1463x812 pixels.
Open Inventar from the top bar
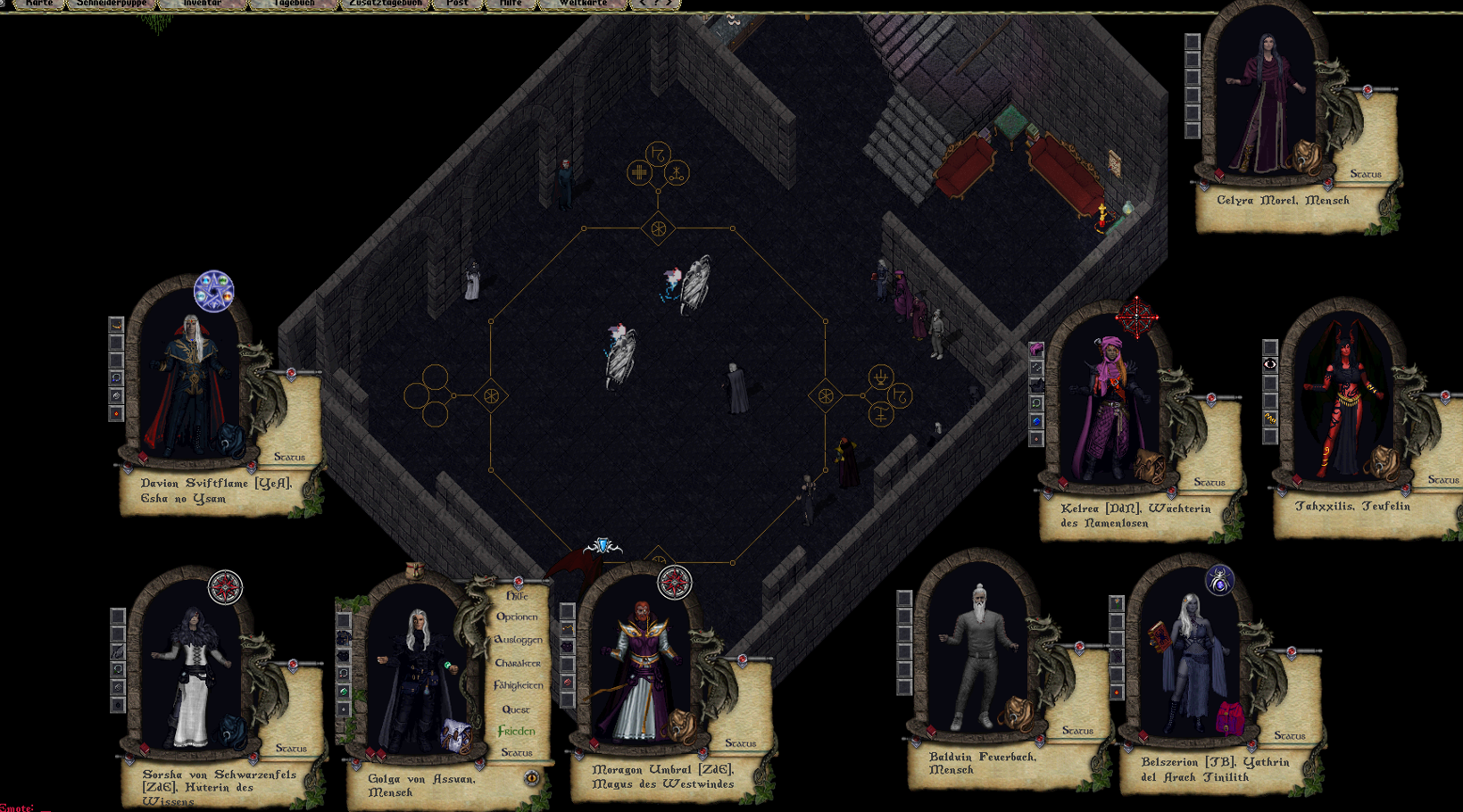pos(202,4)
